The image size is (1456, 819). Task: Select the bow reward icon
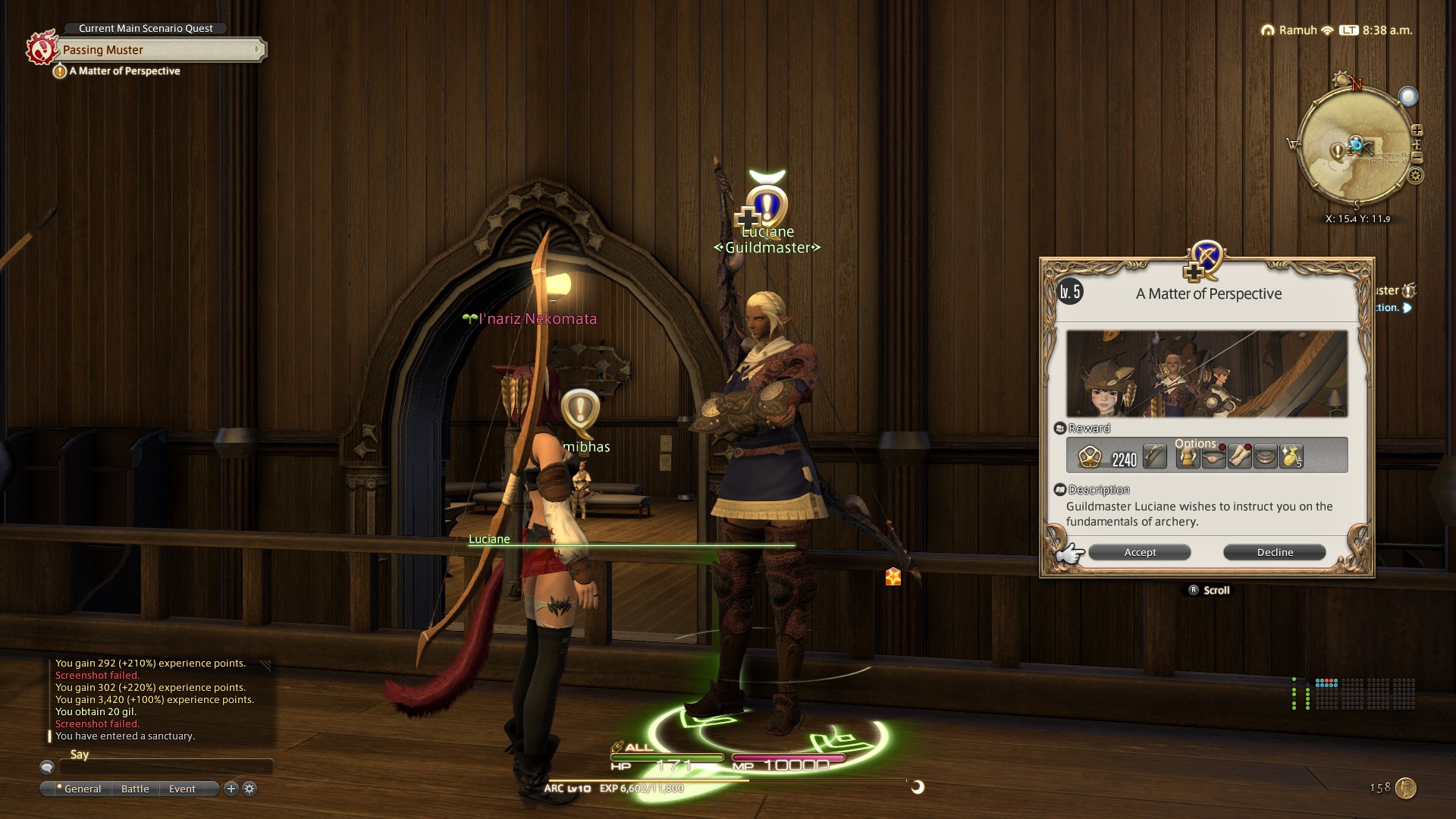click(x=1154, y=457)
